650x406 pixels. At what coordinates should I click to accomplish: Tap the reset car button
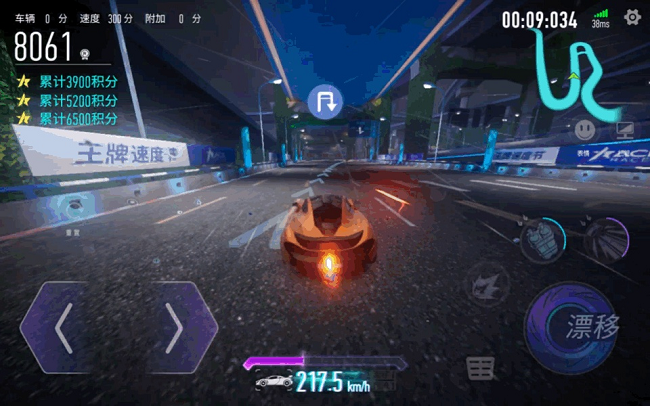pyautogui.click(x=72, y=206)
